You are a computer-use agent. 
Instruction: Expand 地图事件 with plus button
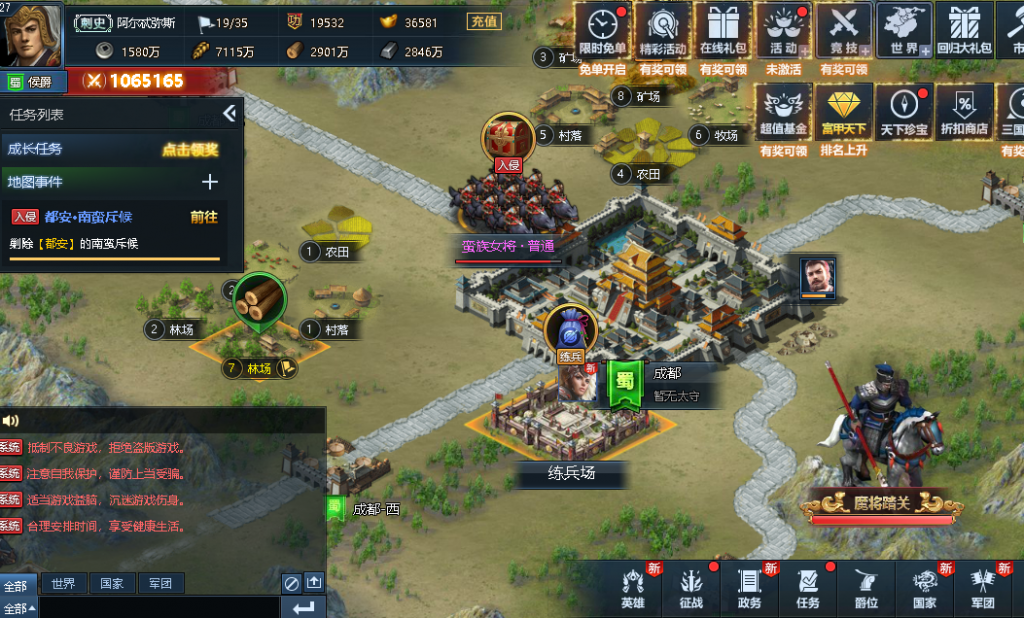210,182
